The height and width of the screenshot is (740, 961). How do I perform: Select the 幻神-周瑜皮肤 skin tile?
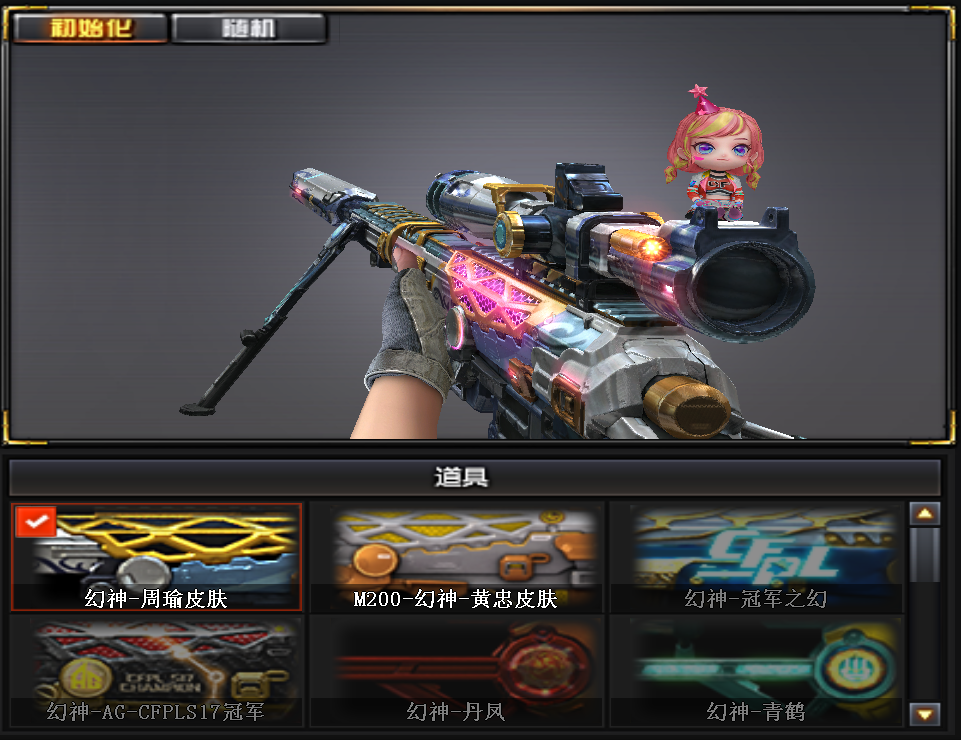pyautogui.click(x=156, y=557)
